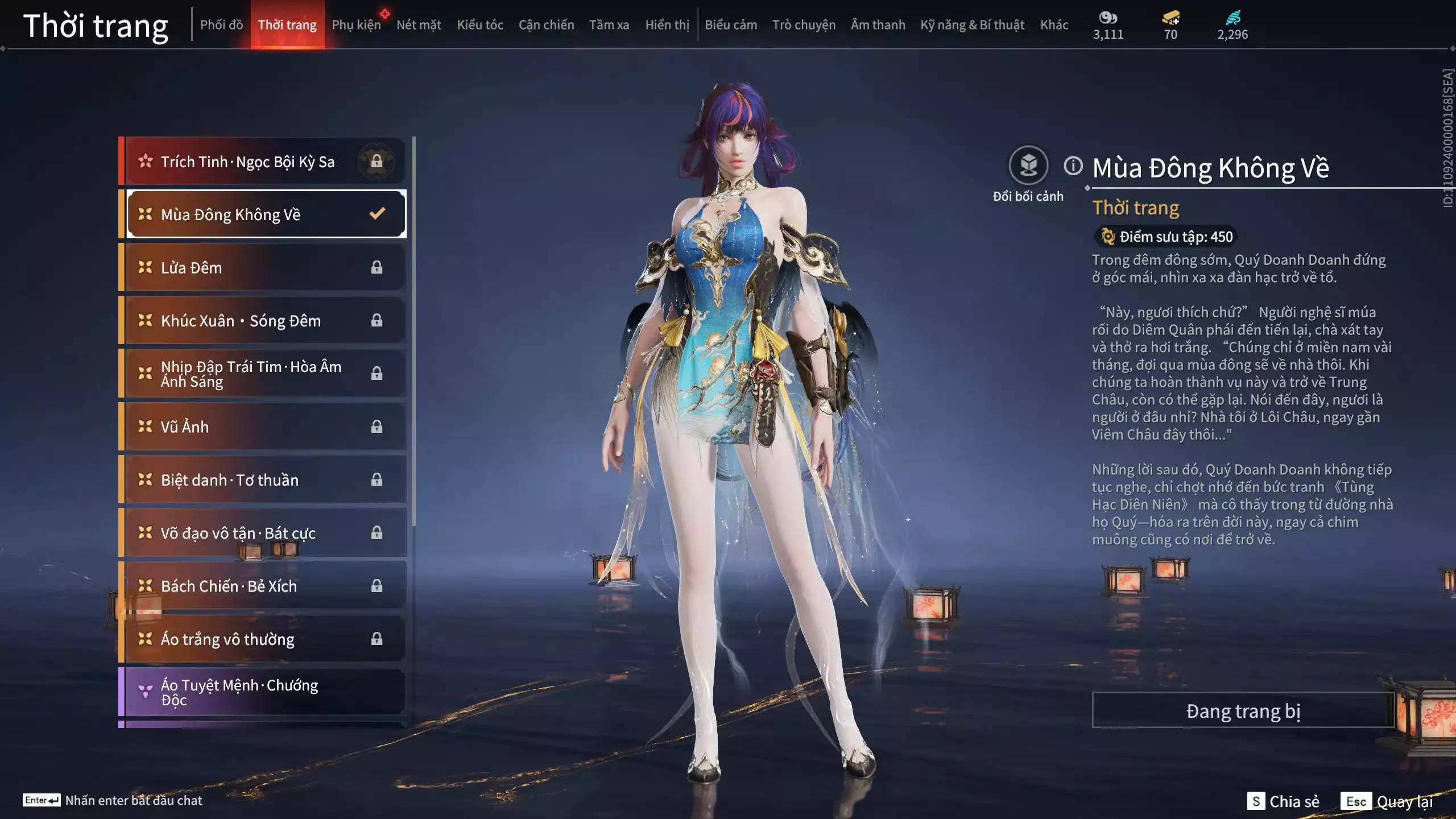Screen dimensions: 1456x819
Task: Open the Biểu cảm tab
Action: pyautogui.click(x=731, y=25)
